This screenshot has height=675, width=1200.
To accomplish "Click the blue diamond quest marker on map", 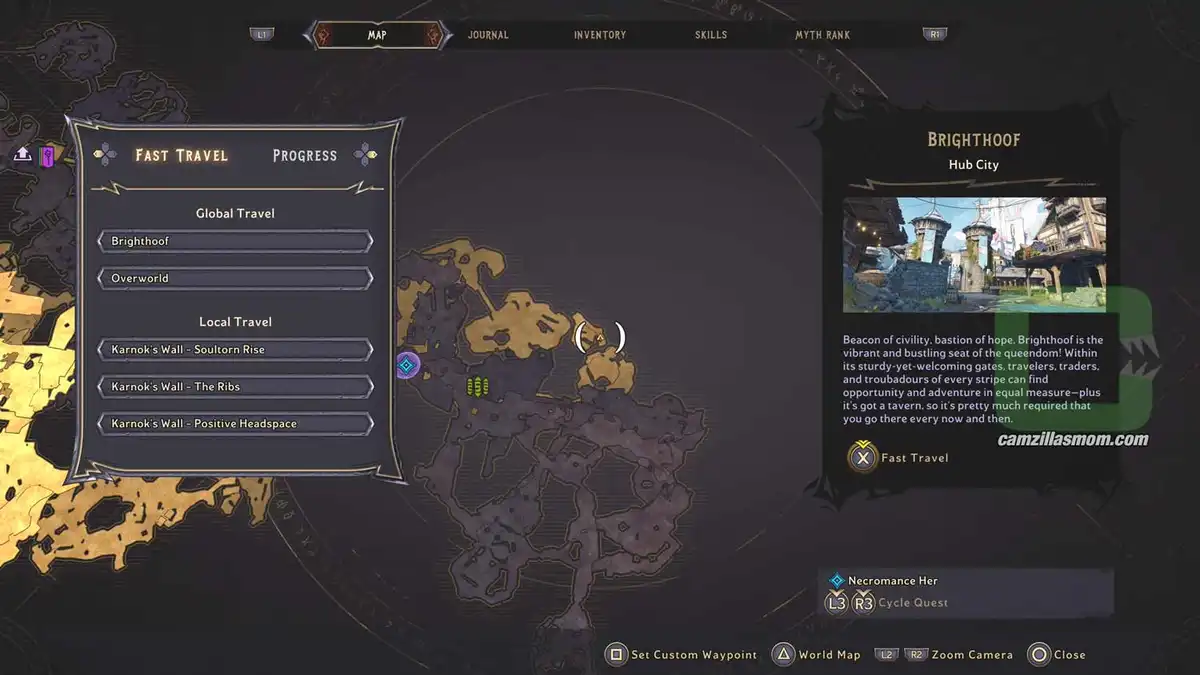I will click(x=406, y=365).
